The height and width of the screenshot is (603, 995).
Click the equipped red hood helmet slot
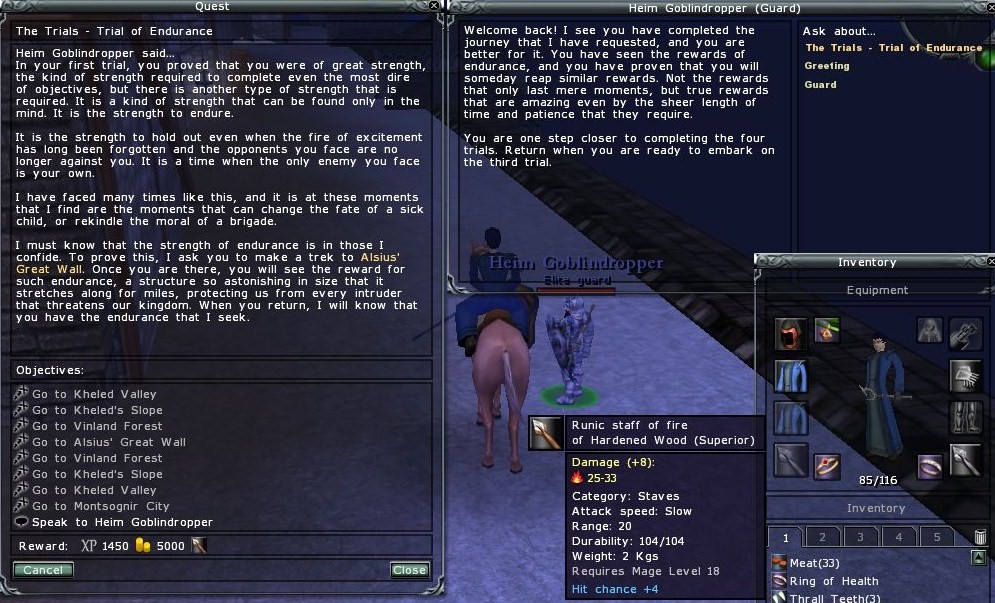point(790,335)
